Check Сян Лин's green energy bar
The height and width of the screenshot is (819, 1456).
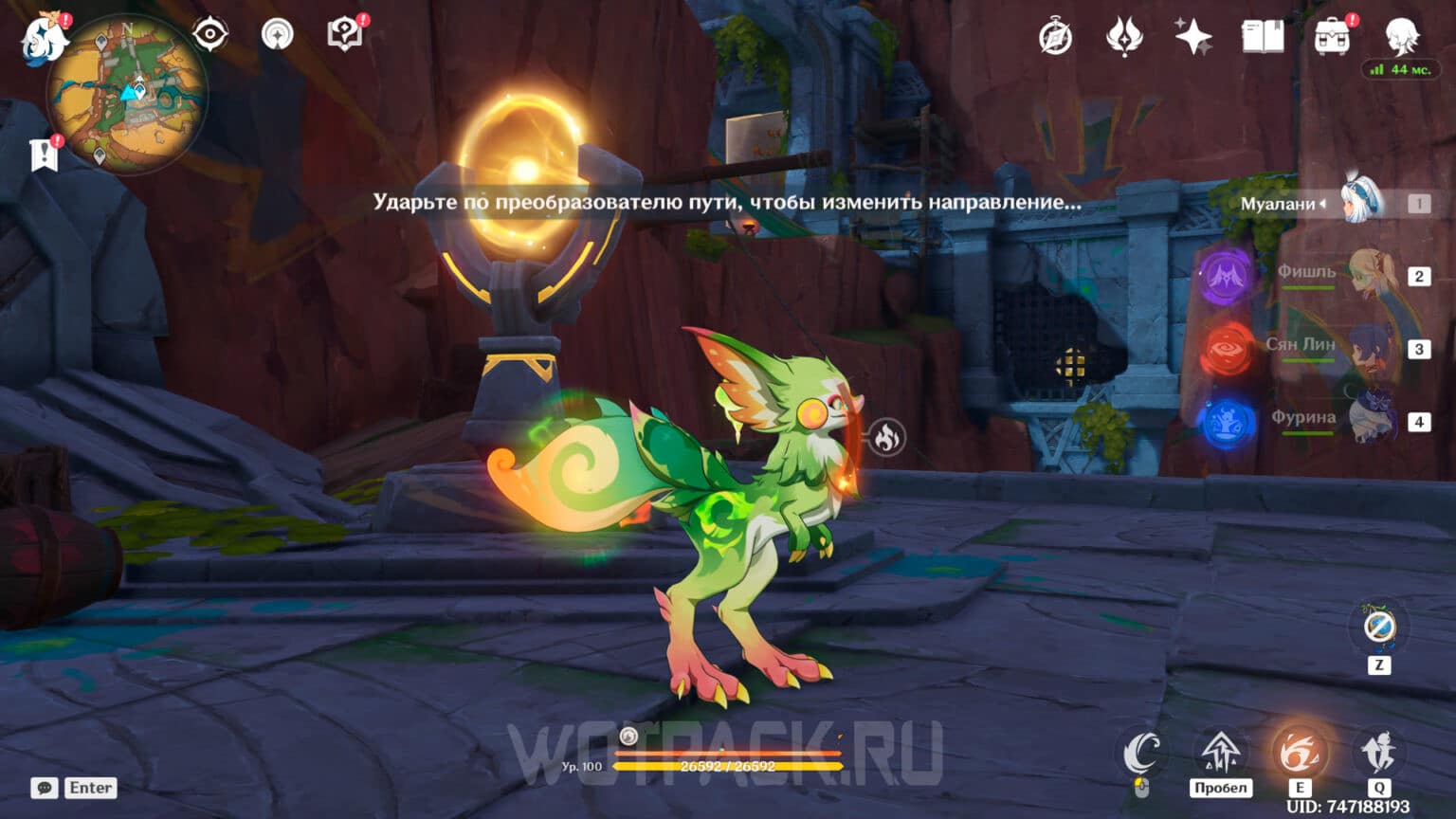coord(1309,361)
